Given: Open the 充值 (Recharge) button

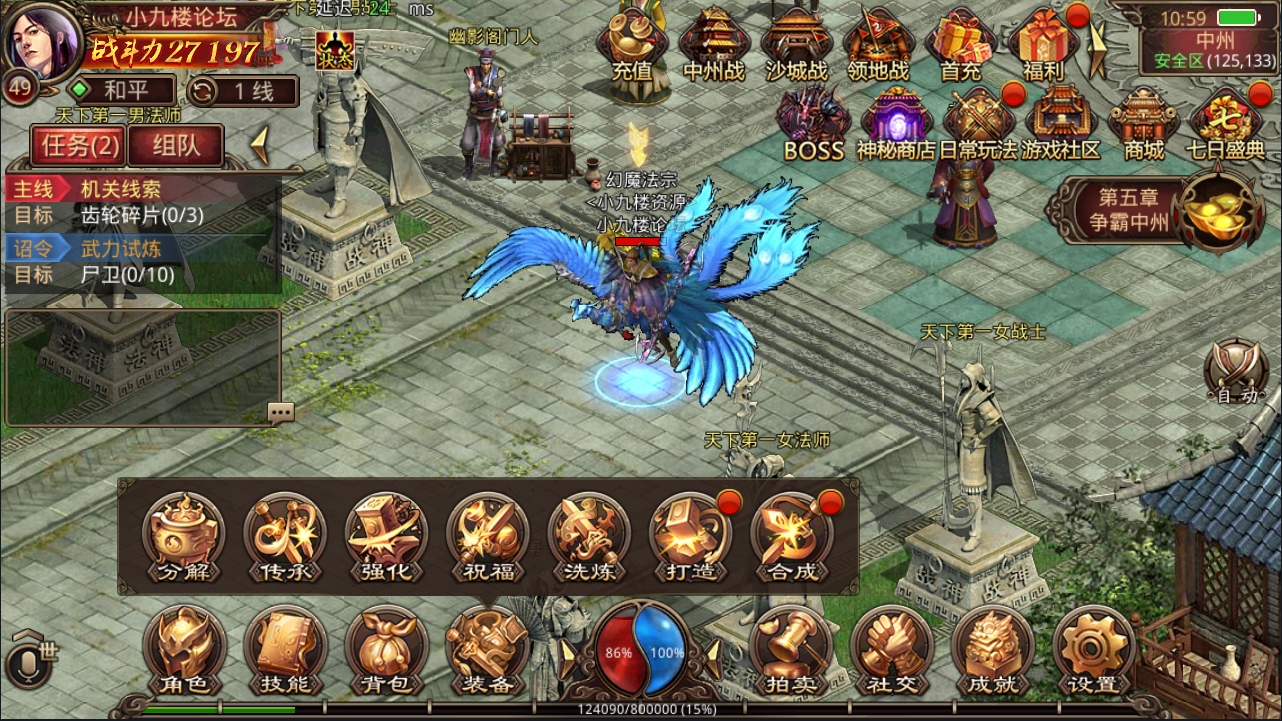Looking at the screenshot, I should point(630,45).
